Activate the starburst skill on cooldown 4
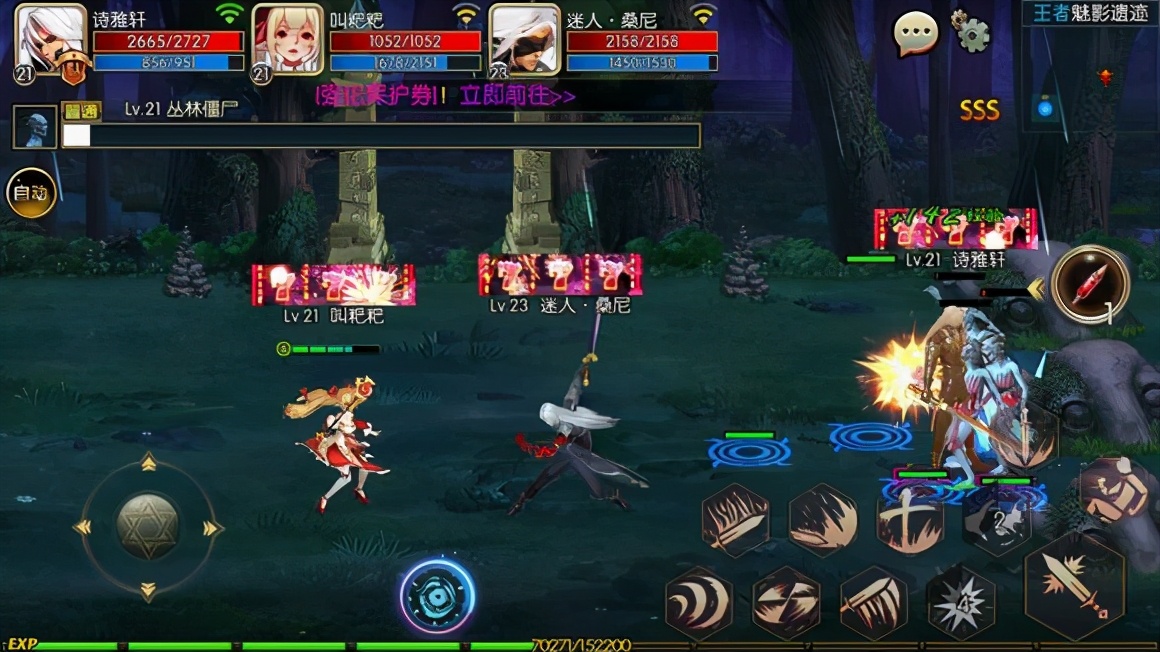The width and height of the screenshot is (1160, 652). 960,601
